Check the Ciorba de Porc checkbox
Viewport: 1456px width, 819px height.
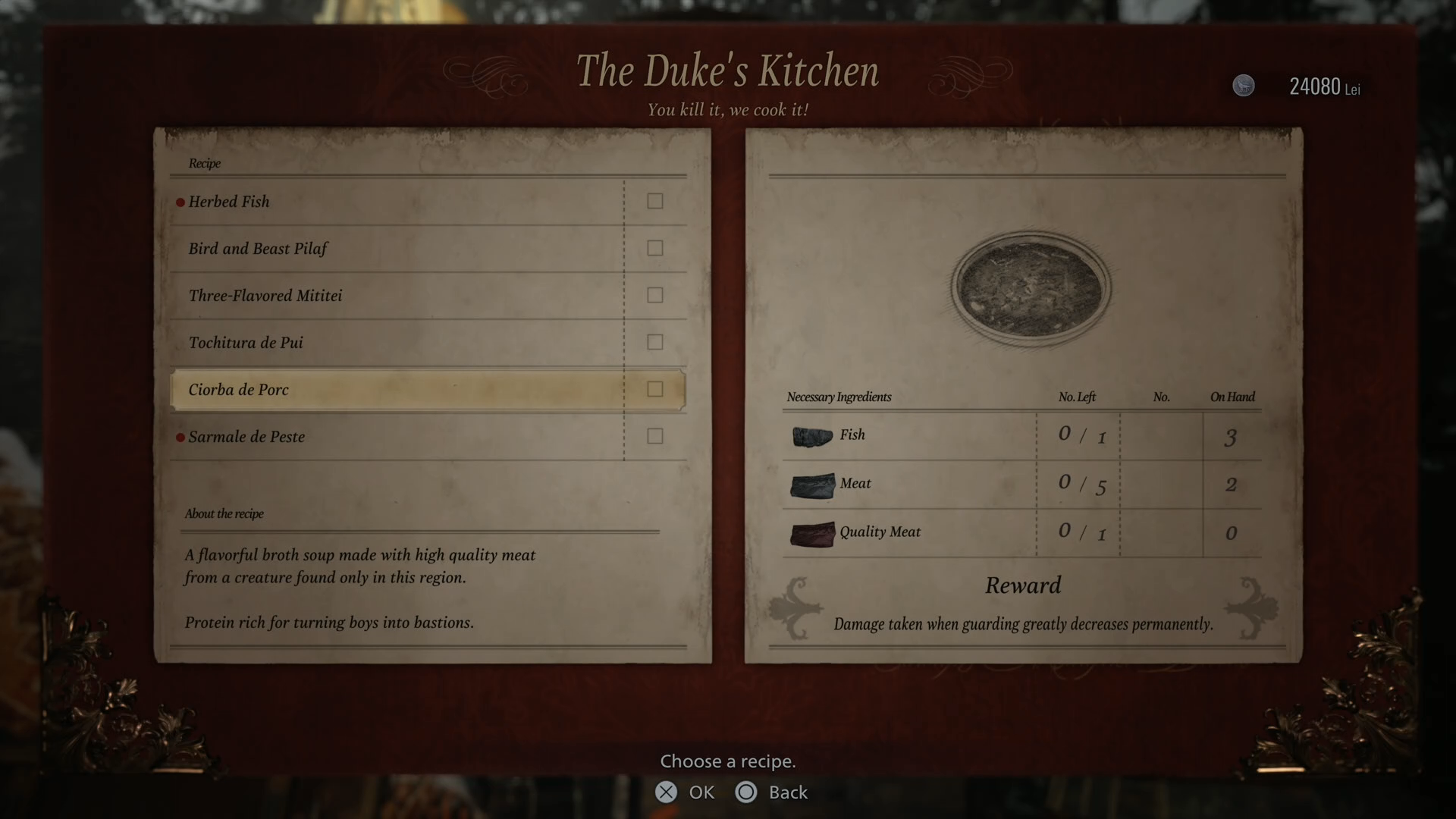pyautogui.click(x=654, y=389)
